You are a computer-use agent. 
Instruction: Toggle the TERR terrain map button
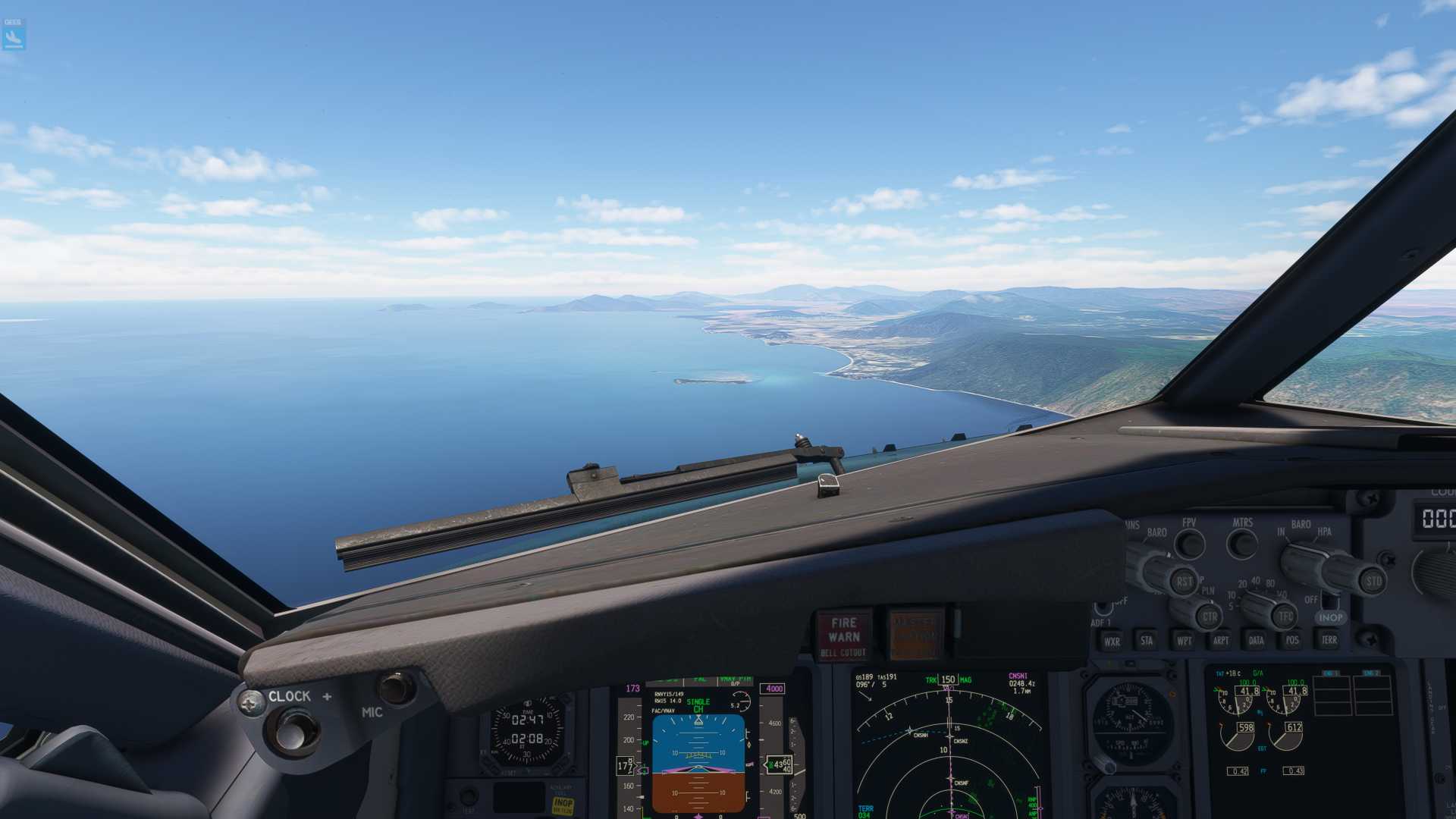pyautogui.click(x=1329, y=641)
